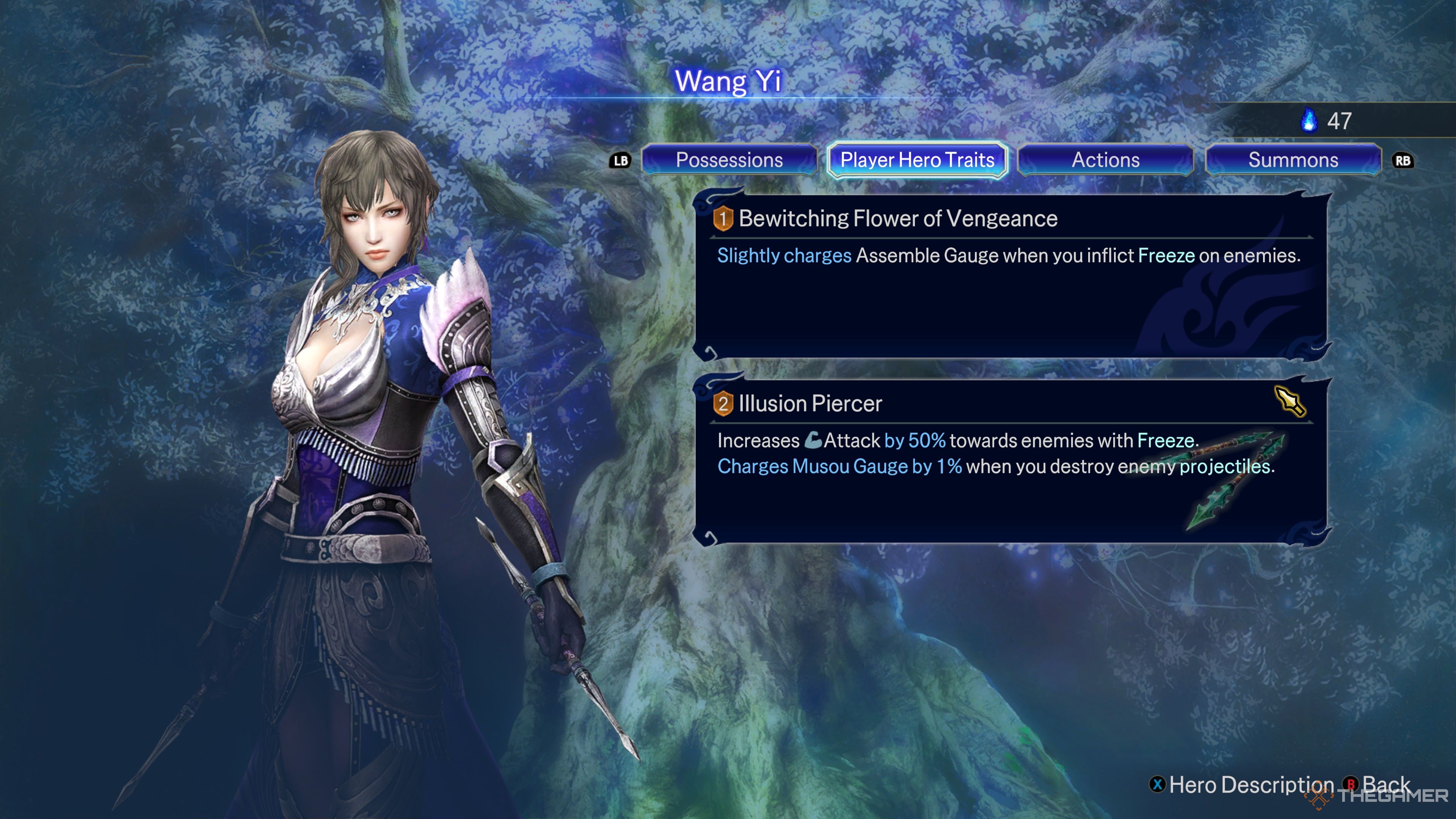
Task: Click the orange shield badge numbered 2
Action: 723,403
